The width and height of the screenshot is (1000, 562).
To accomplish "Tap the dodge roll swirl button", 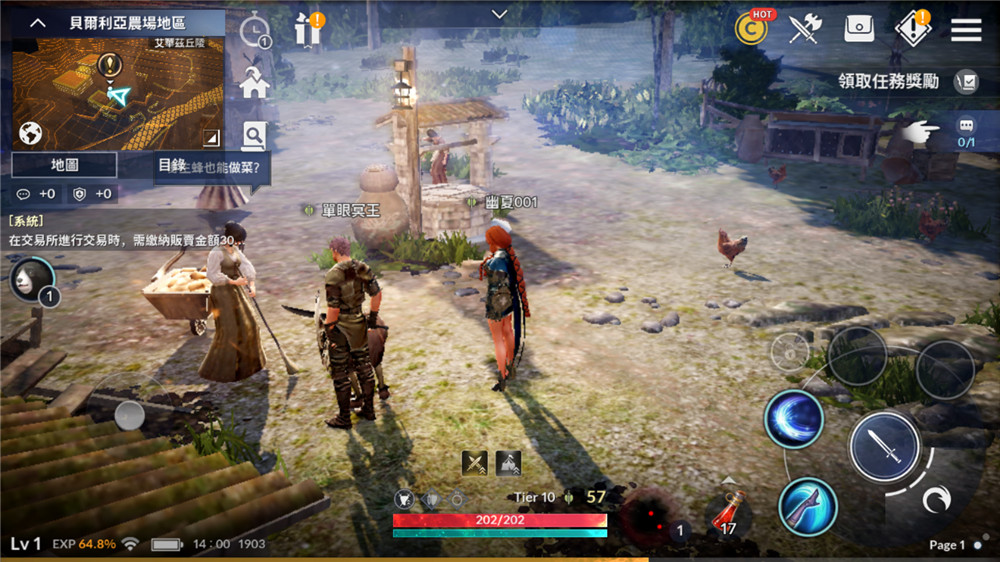I will (936, 498).
